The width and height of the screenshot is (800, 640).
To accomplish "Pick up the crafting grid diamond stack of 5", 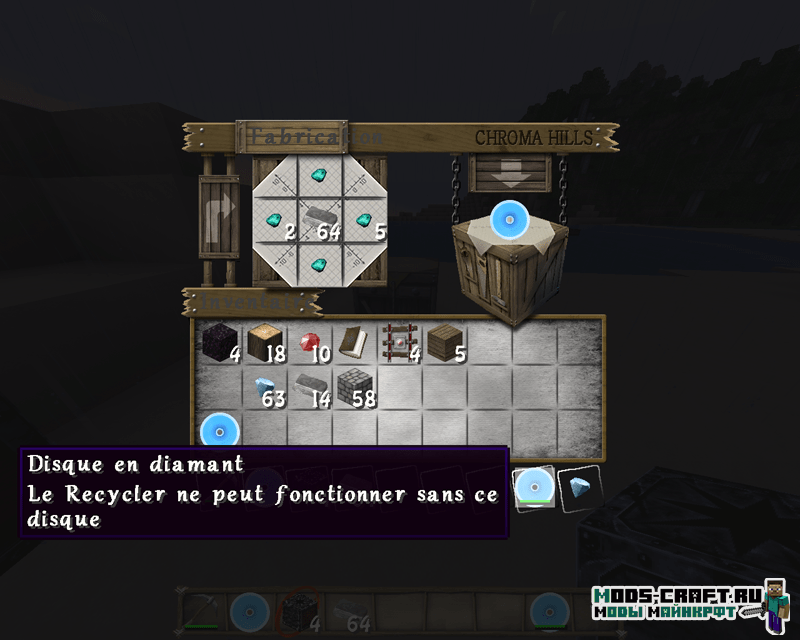I will [x=365, y=218].
